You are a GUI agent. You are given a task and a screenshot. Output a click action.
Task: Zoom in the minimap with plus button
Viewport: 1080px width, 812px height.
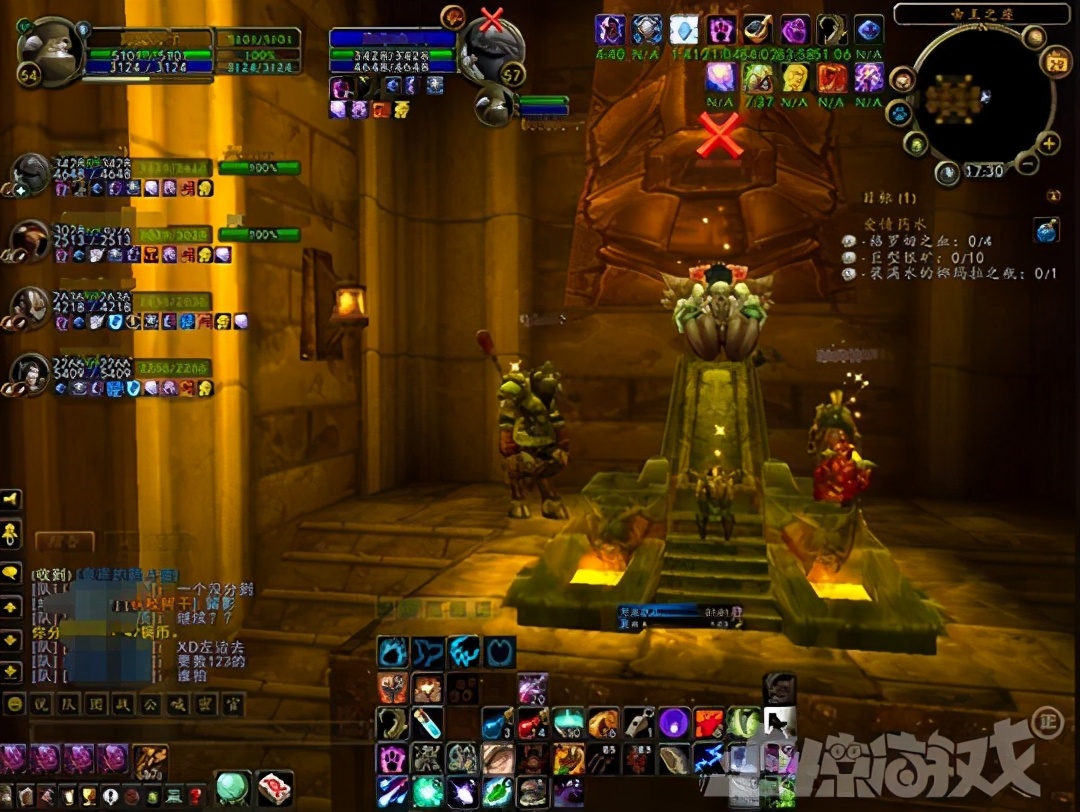(1049, 143)
